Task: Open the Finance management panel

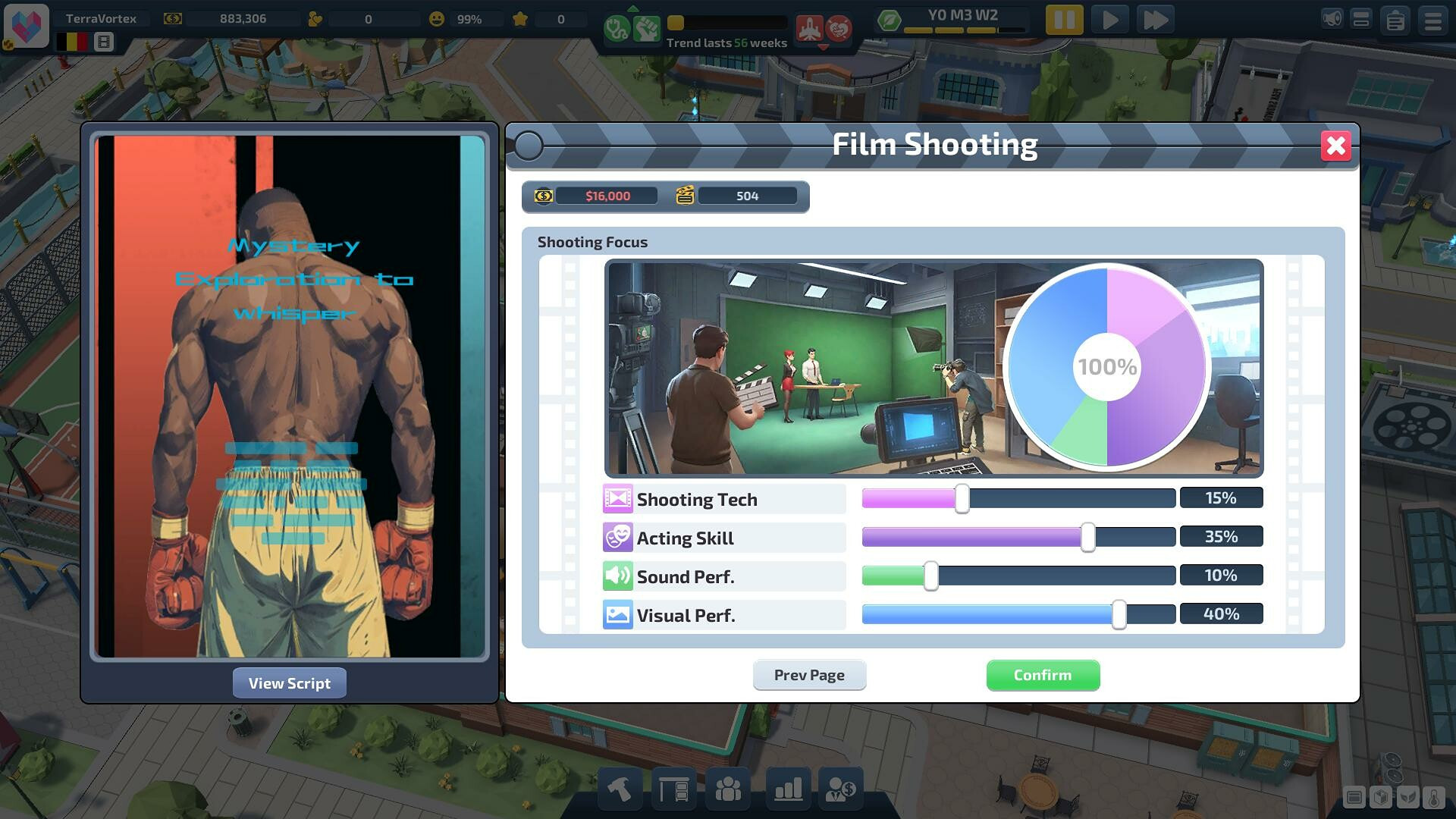Action: (x=842, y=789)
